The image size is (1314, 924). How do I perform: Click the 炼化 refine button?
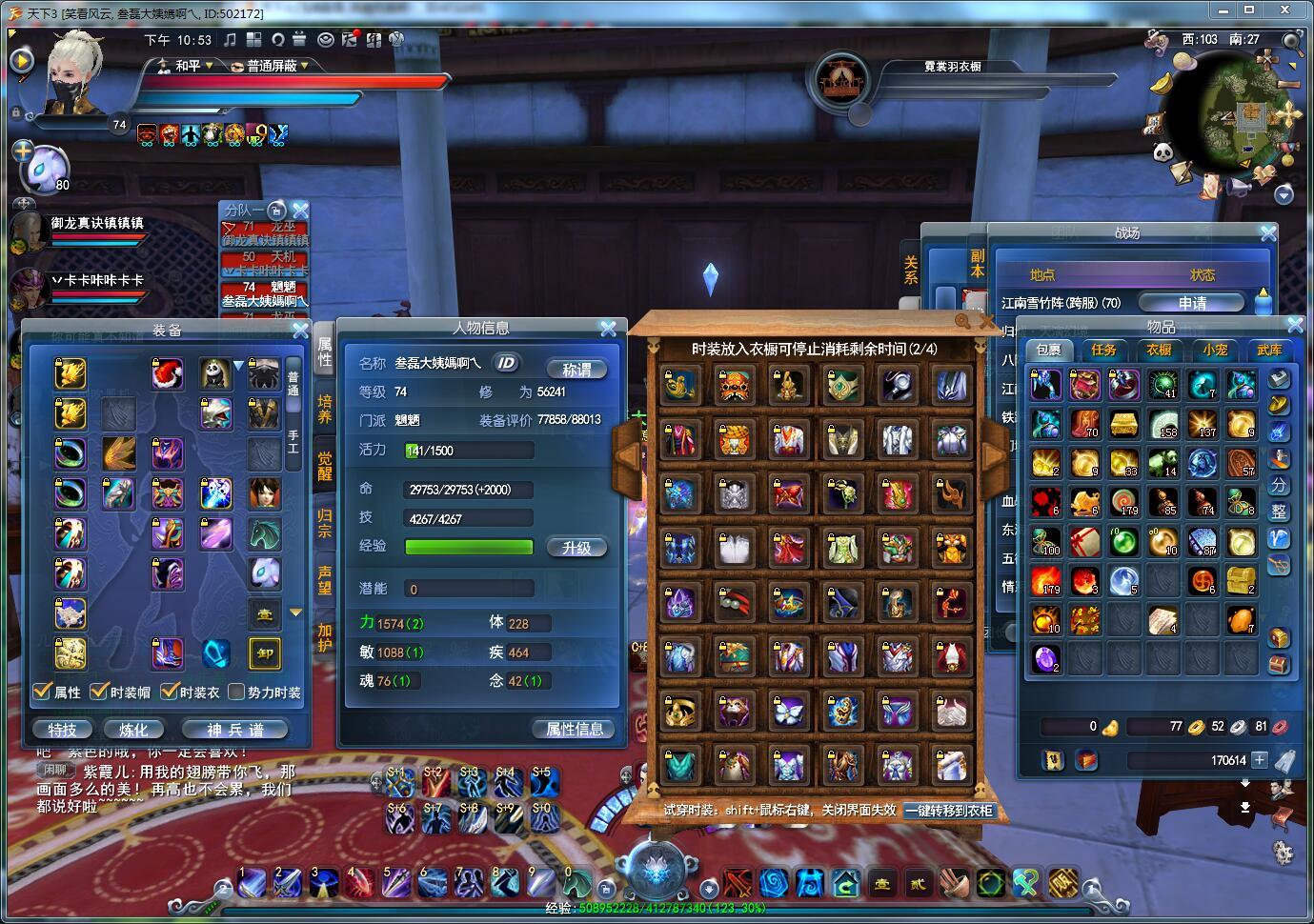(133, 730)
